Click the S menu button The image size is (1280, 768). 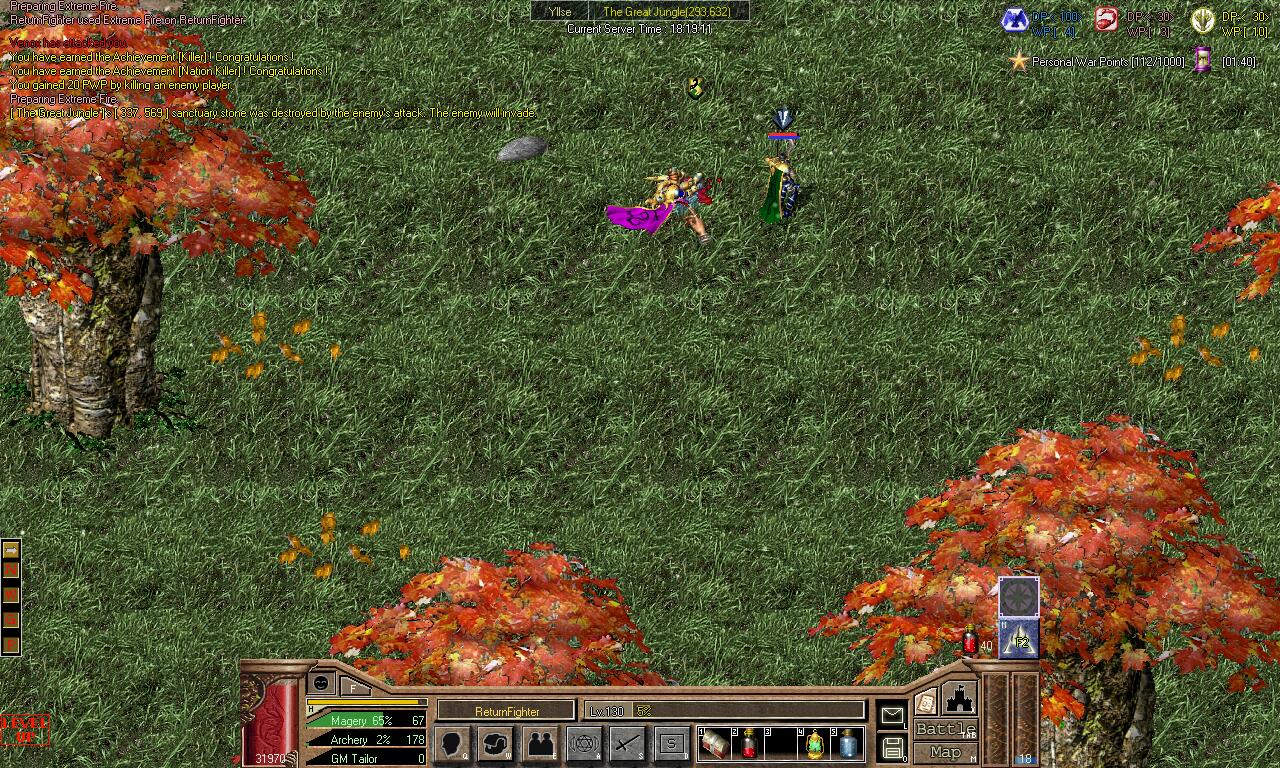click(x=672, y=744)
